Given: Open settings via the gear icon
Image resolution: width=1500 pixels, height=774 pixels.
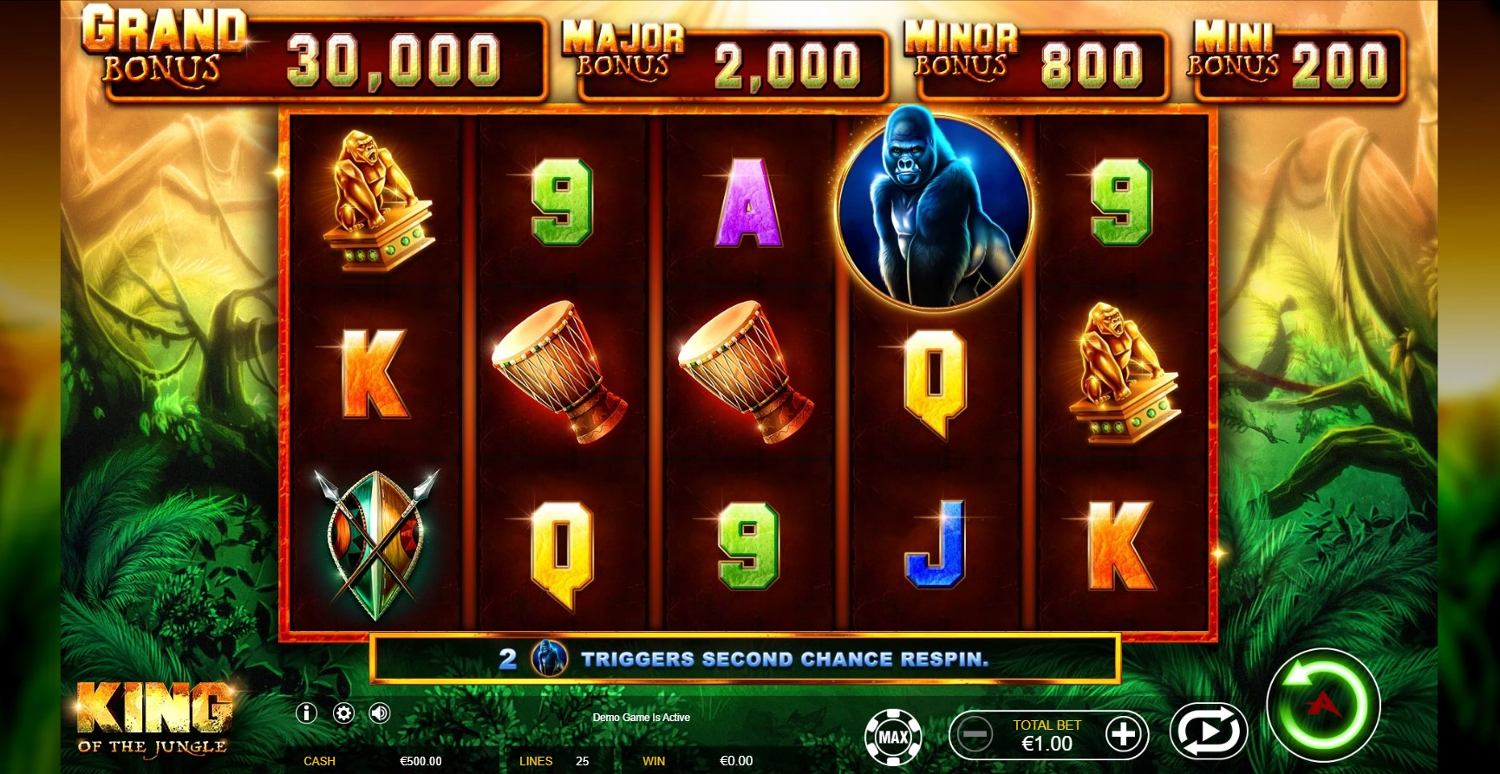Looking at the screenshot, I should pos(343,713).
